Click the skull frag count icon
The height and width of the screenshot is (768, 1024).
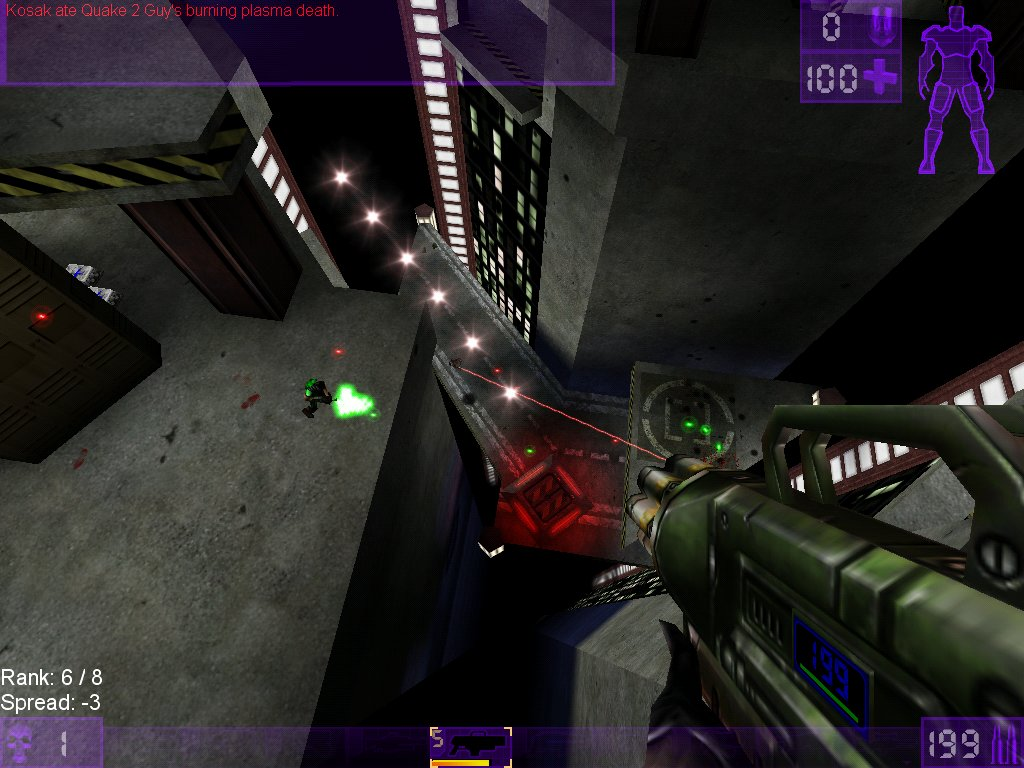(x=20, y=744)
